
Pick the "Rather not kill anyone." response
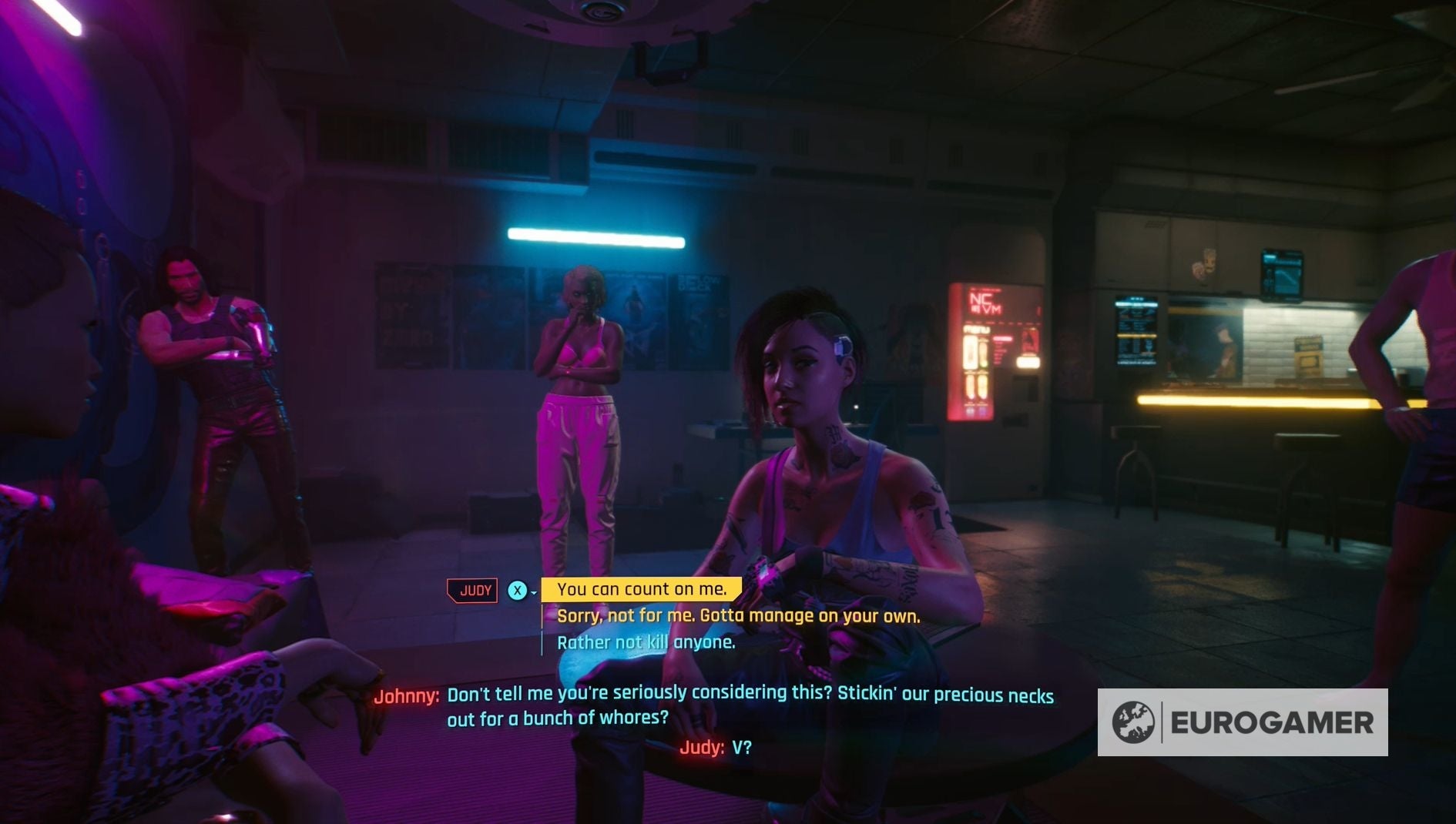tap(646, 641)
